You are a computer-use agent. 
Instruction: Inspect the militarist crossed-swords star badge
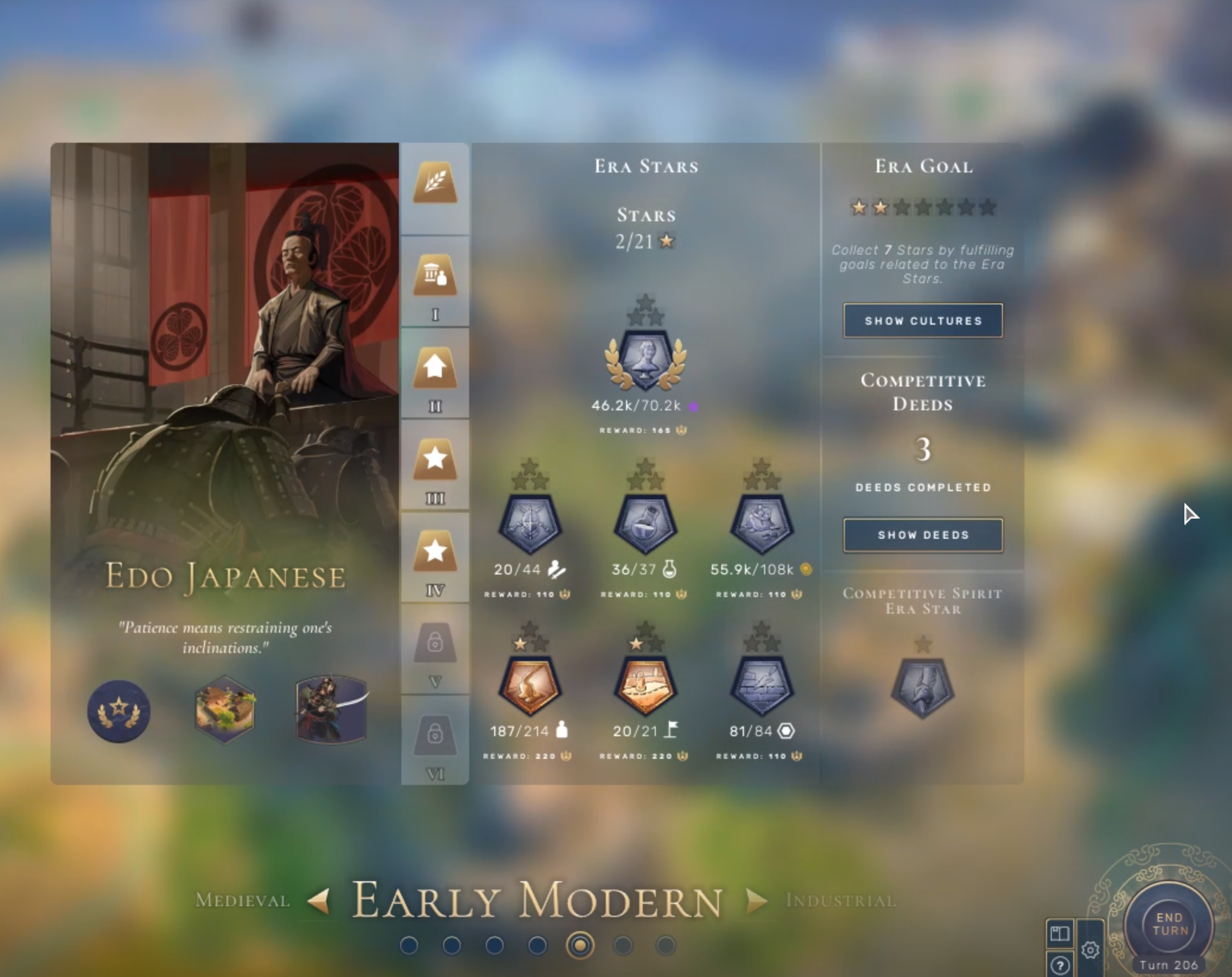point(529,524)
